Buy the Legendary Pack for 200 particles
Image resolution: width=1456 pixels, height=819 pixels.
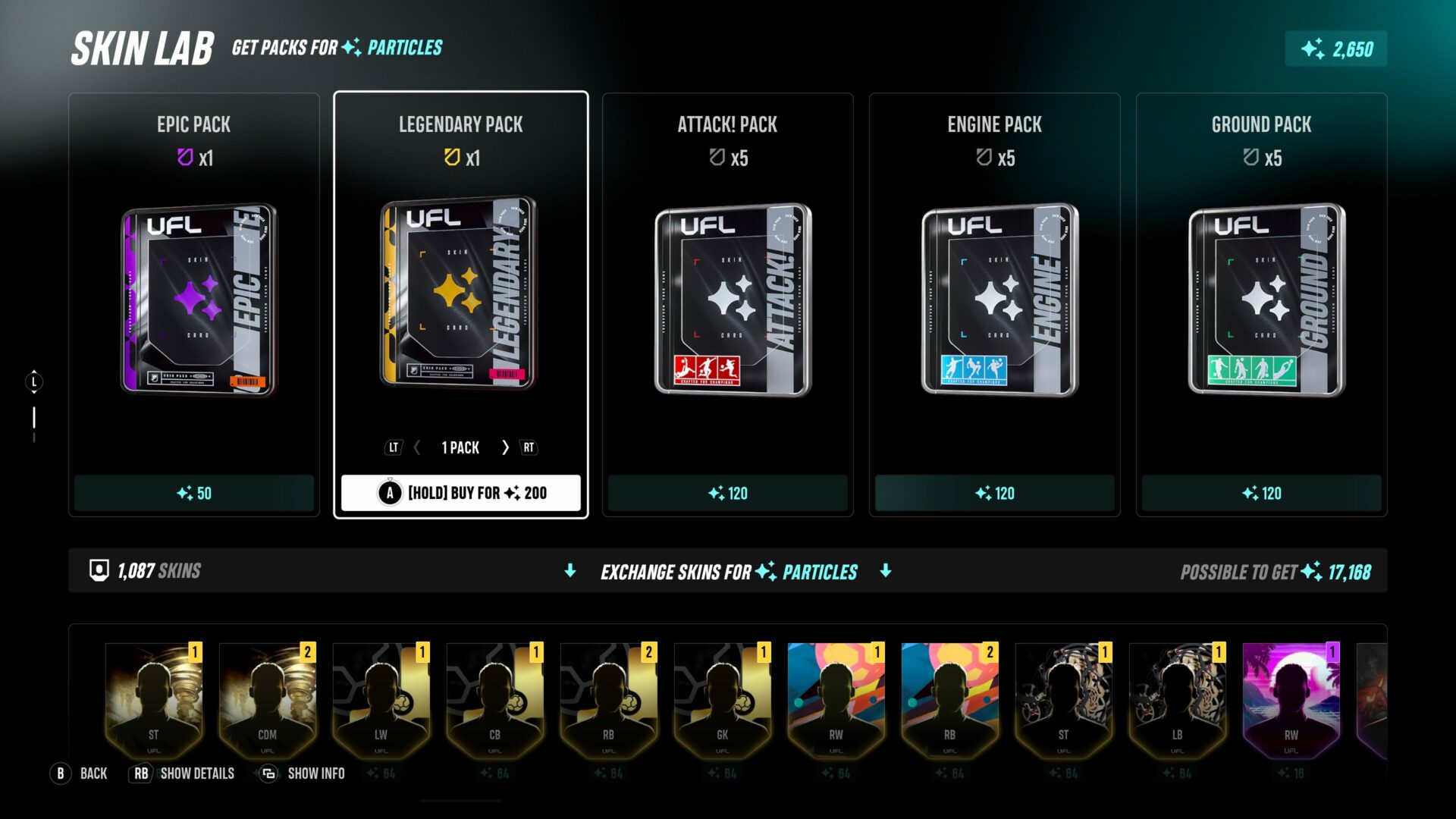coord(461,493)
